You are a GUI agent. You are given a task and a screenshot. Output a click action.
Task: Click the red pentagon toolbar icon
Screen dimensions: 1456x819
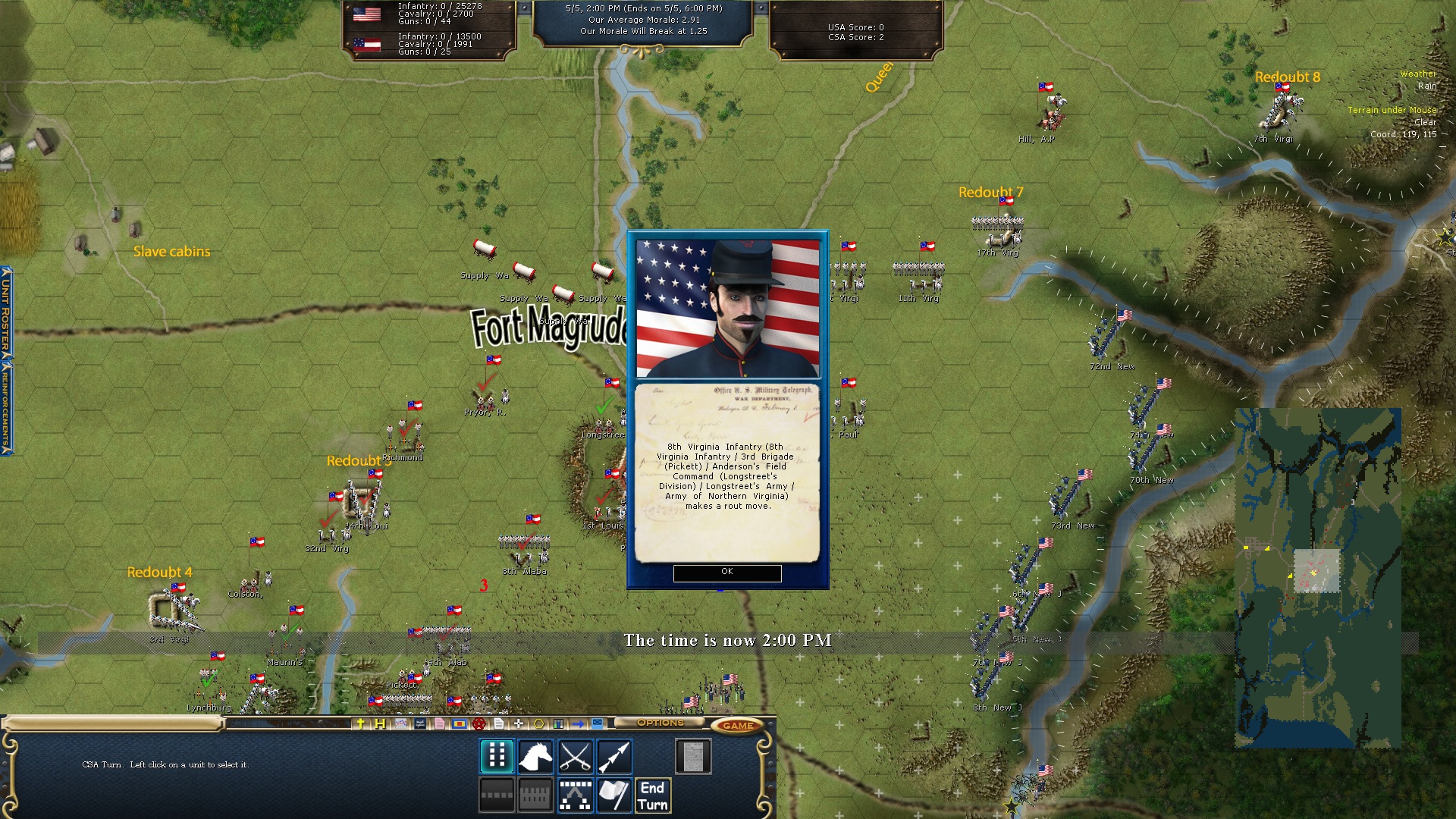[479, 724]
